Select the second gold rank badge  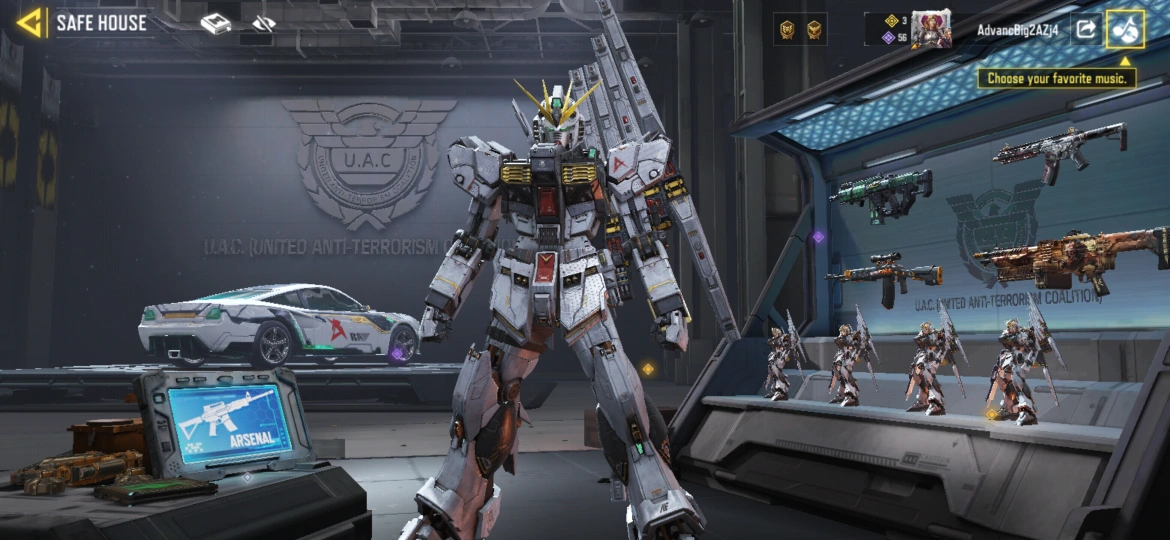[x=814, y=30]
